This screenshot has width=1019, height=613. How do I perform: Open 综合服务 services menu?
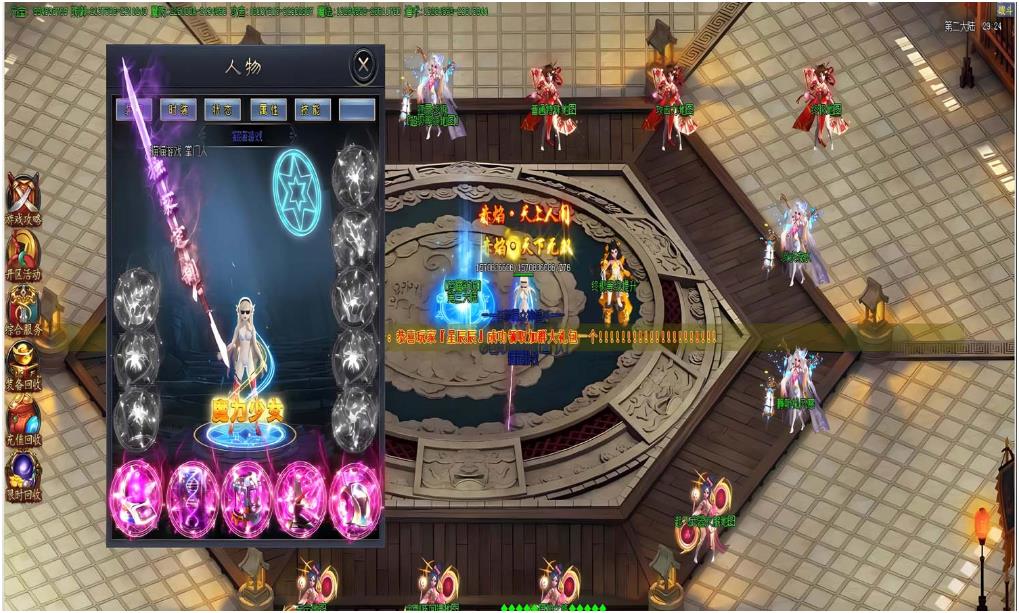pyautogui.click(x=24, y=309)
